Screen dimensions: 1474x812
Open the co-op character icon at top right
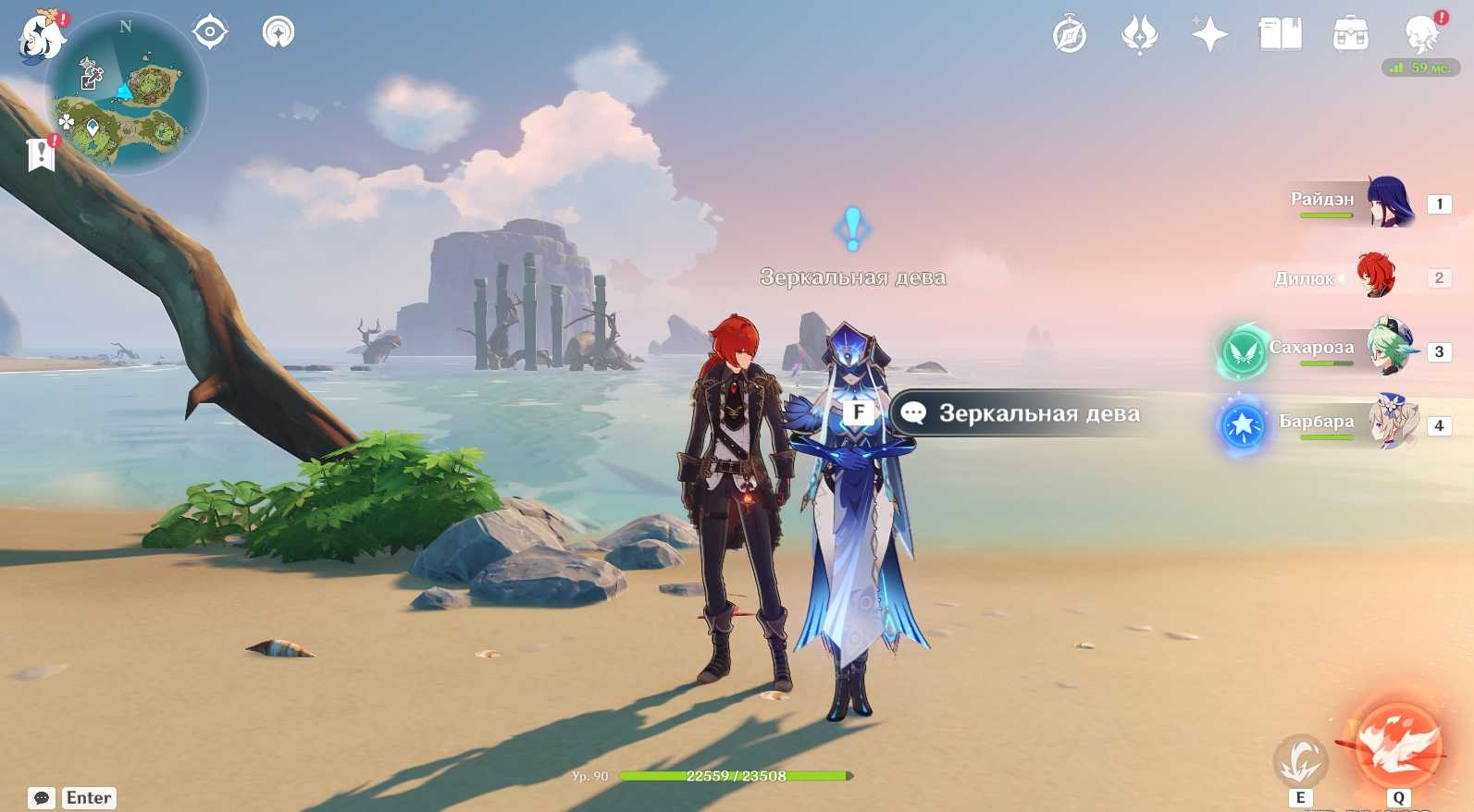click(1421, 34)
